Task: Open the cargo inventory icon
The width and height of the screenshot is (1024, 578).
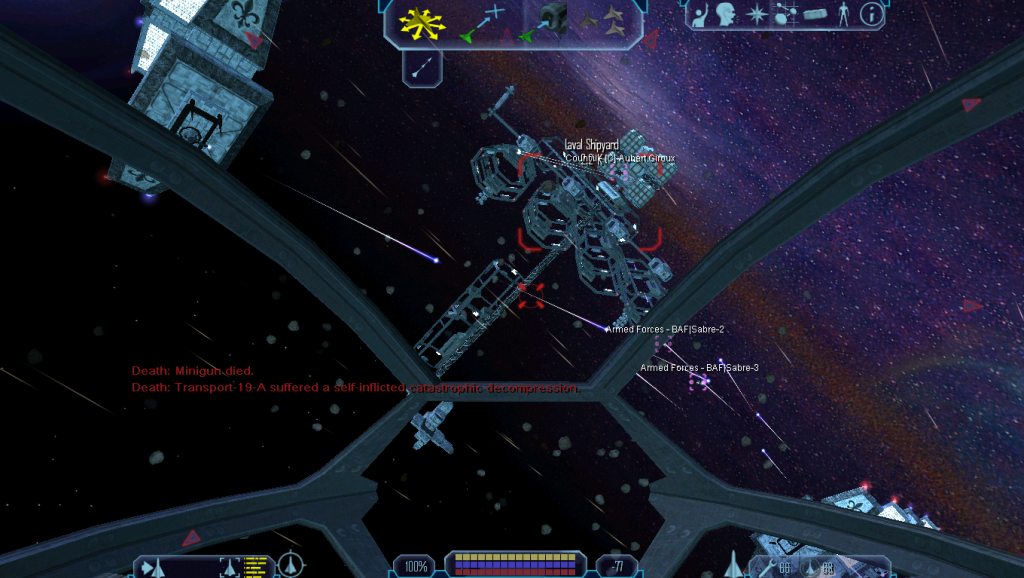Action: tap(815, 15)
